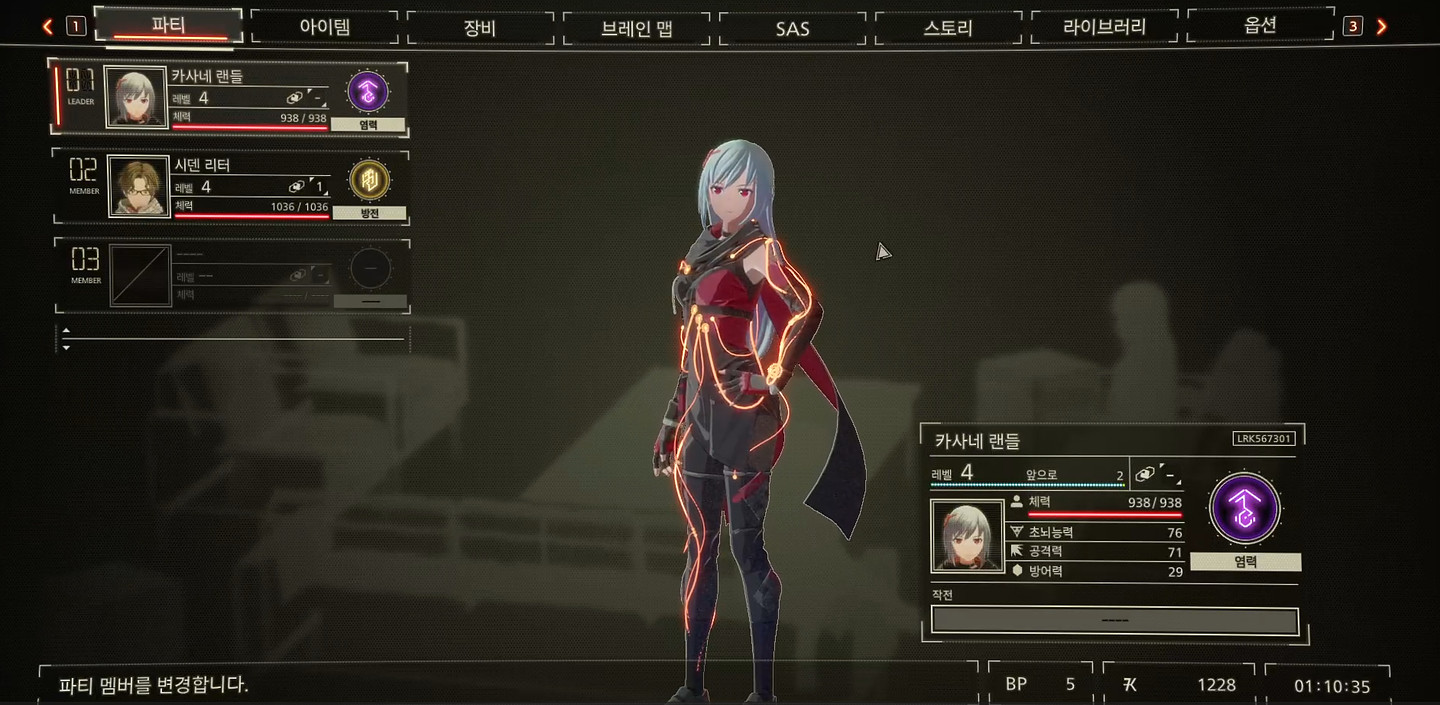This screenshot has height=705, width=1440.
Task: Click 시덴's gold 방전 power icon
Action: click(368, 181)
